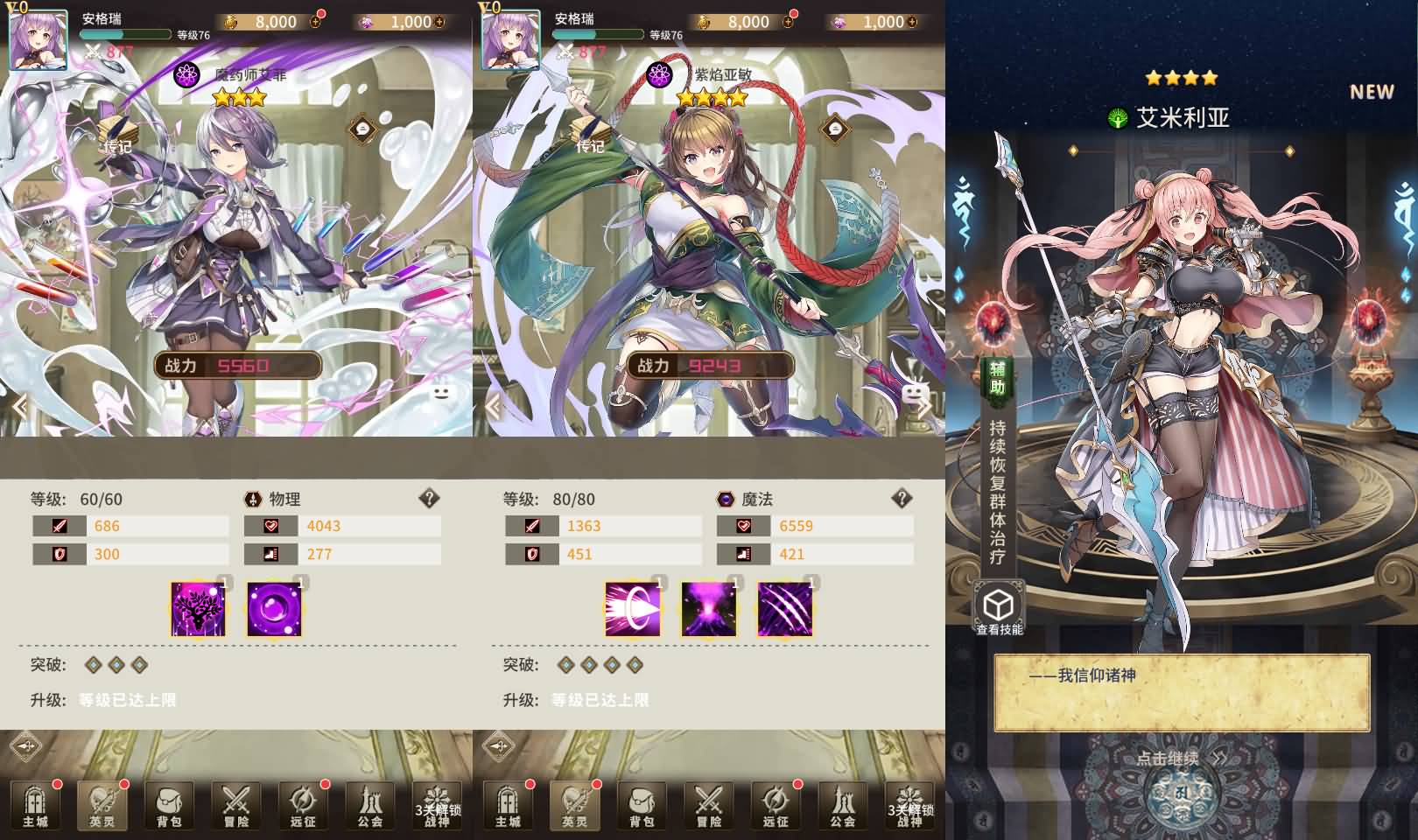Select 魔药师艾菲's tree summon skill icon
Image resolution: width=1418 pixels, height=840 pixels.
click(x=196, y=610)
